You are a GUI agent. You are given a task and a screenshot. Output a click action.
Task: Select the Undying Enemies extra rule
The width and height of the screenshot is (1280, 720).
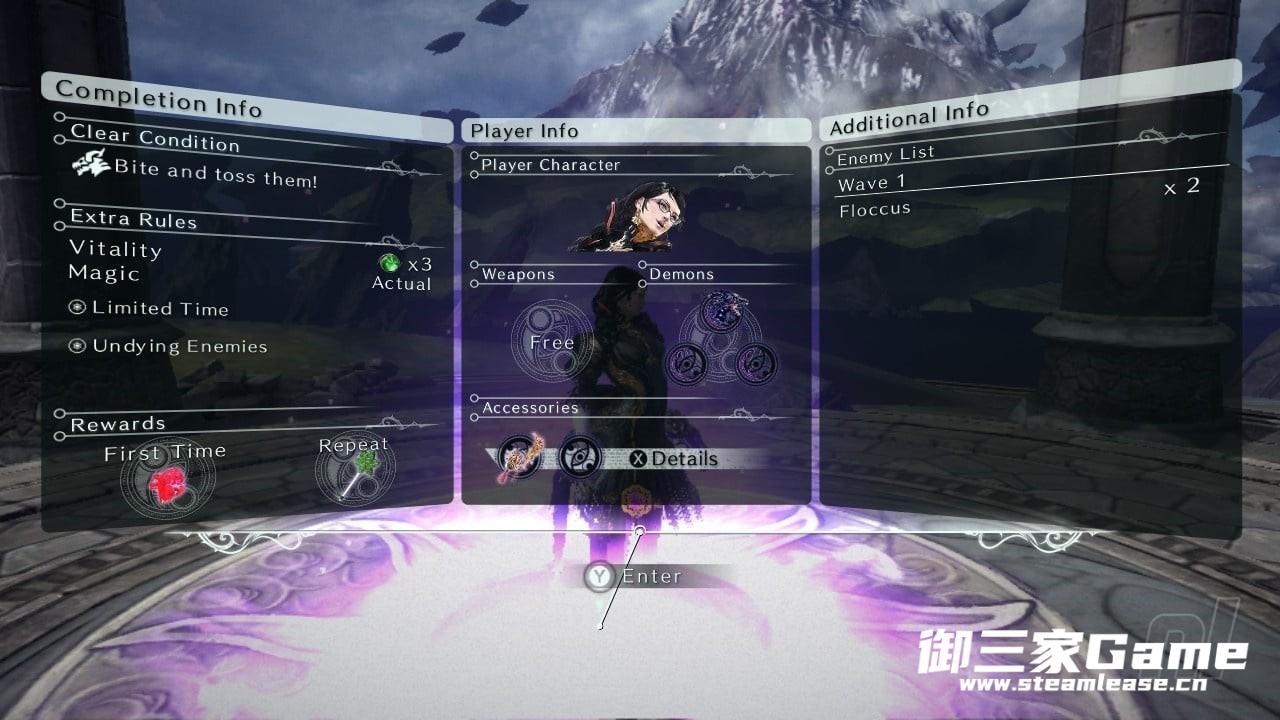179,346
